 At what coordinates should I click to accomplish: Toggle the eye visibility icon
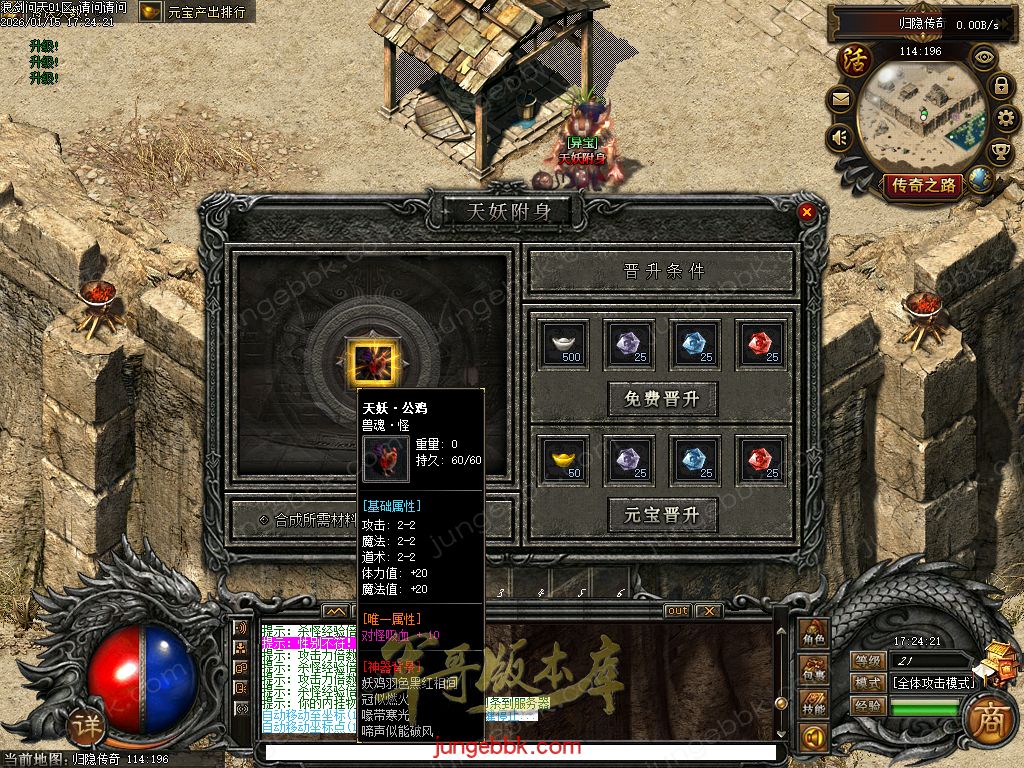984,57
